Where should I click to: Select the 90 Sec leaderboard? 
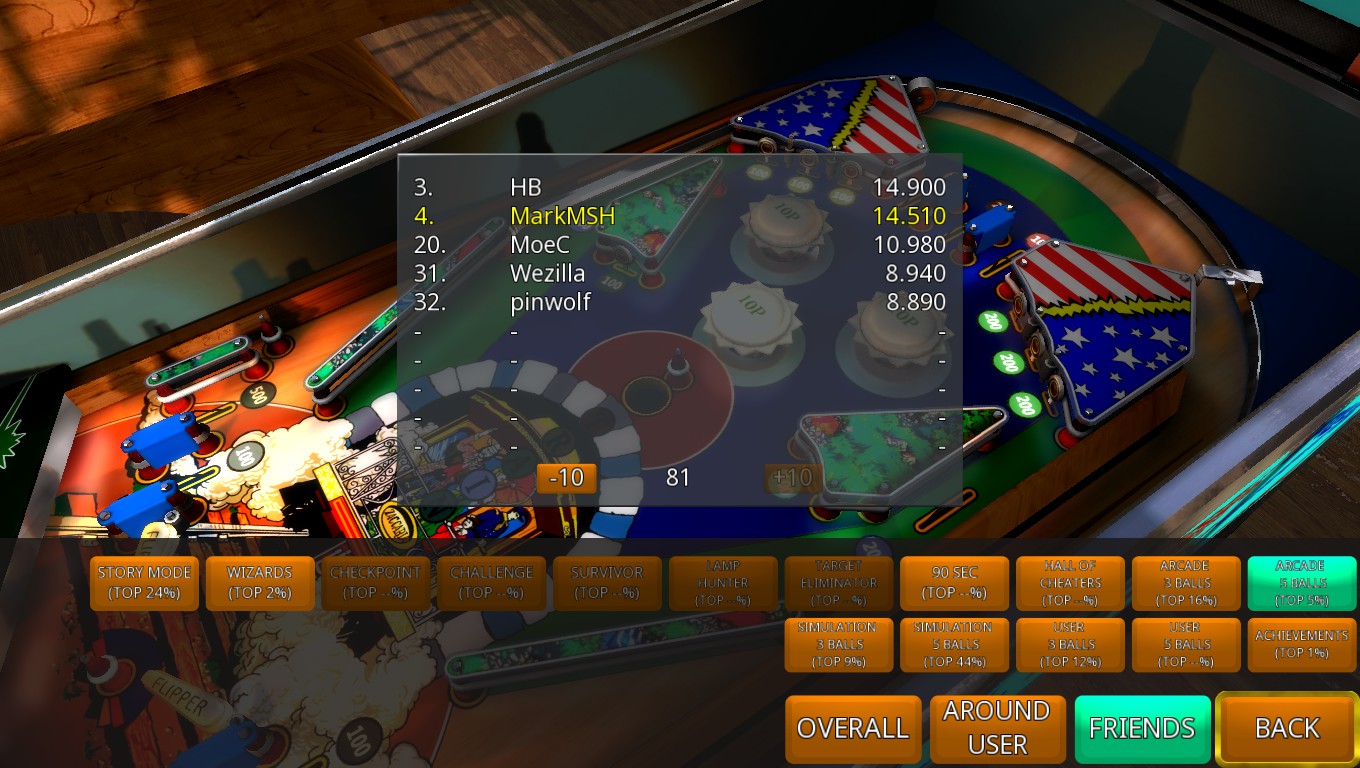(x=955, y=583)
